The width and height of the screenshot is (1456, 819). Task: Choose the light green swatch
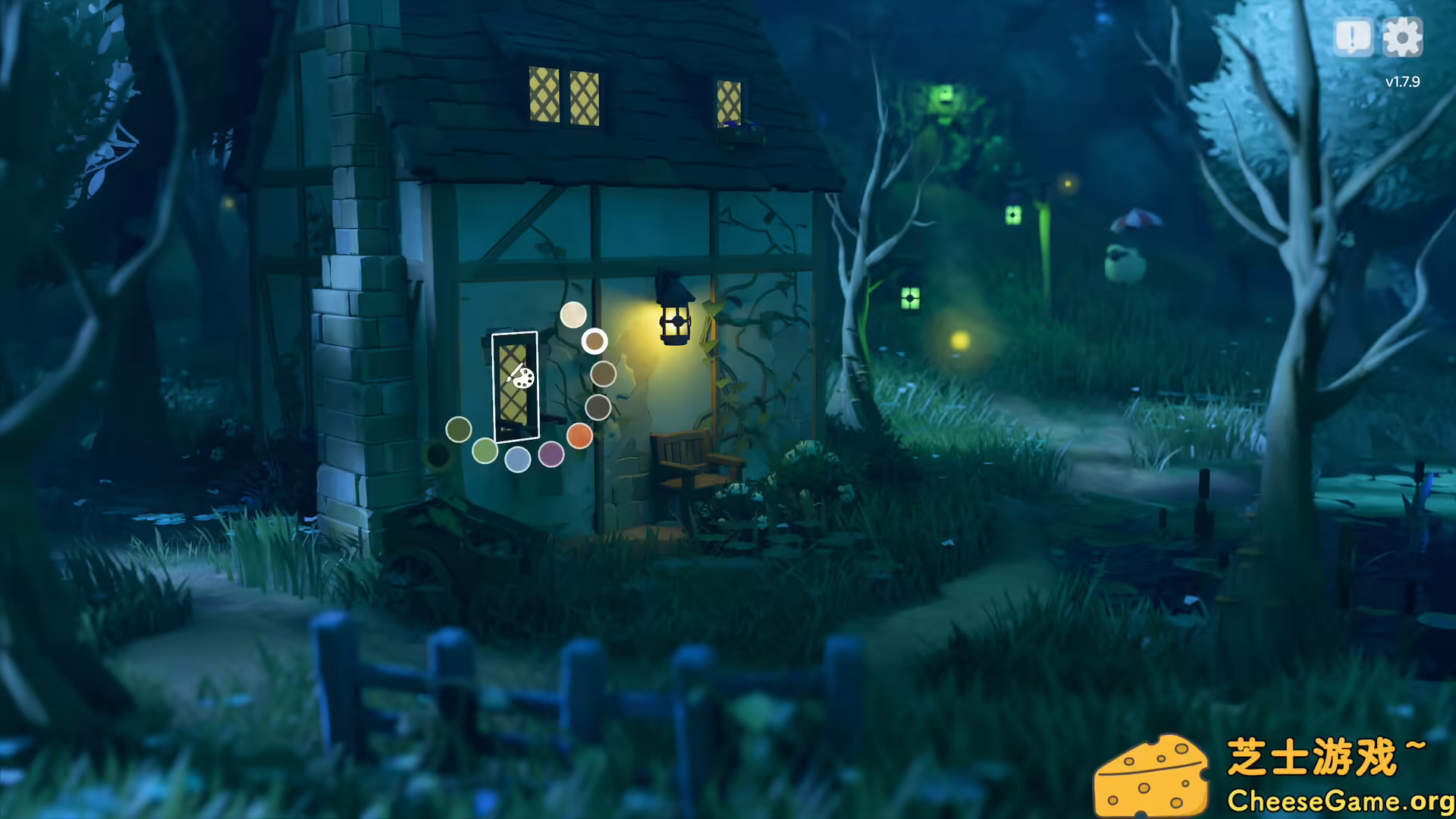tap(485, 452)
